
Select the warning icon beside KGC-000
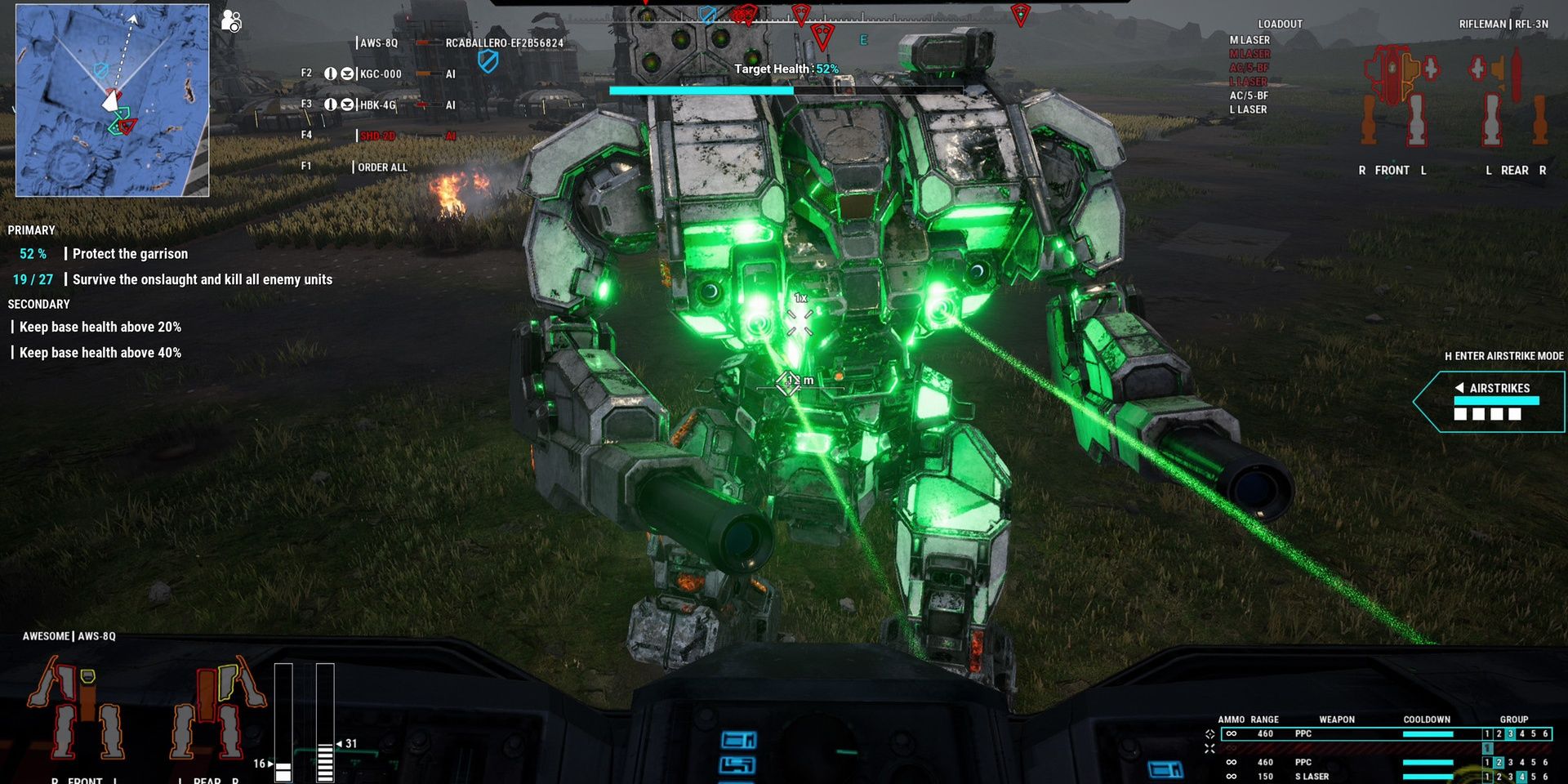click(332, 73)
